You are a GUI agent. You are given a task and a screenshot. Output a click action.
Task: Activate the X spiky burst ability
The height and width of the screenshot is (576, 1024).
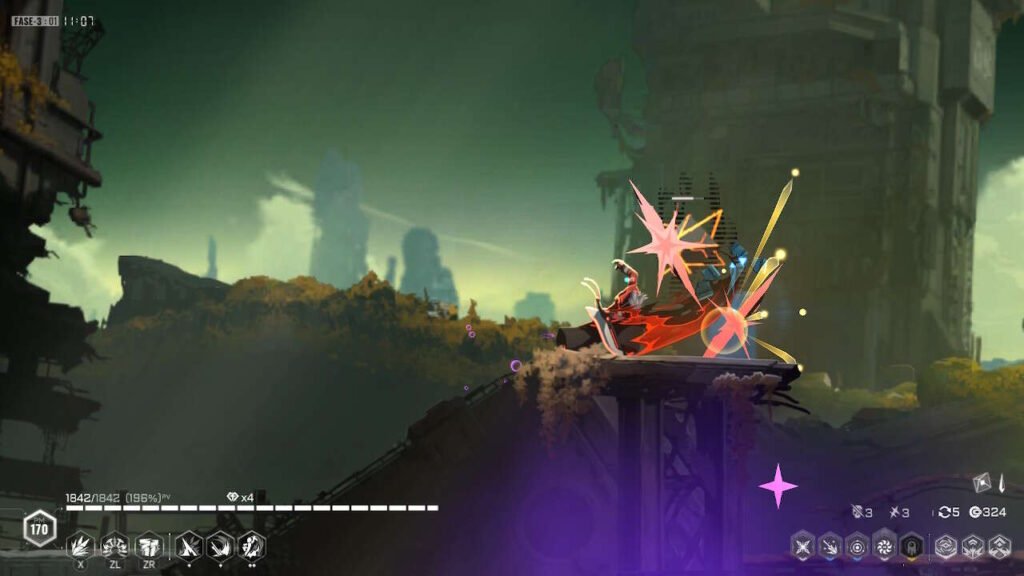[81, 545]
